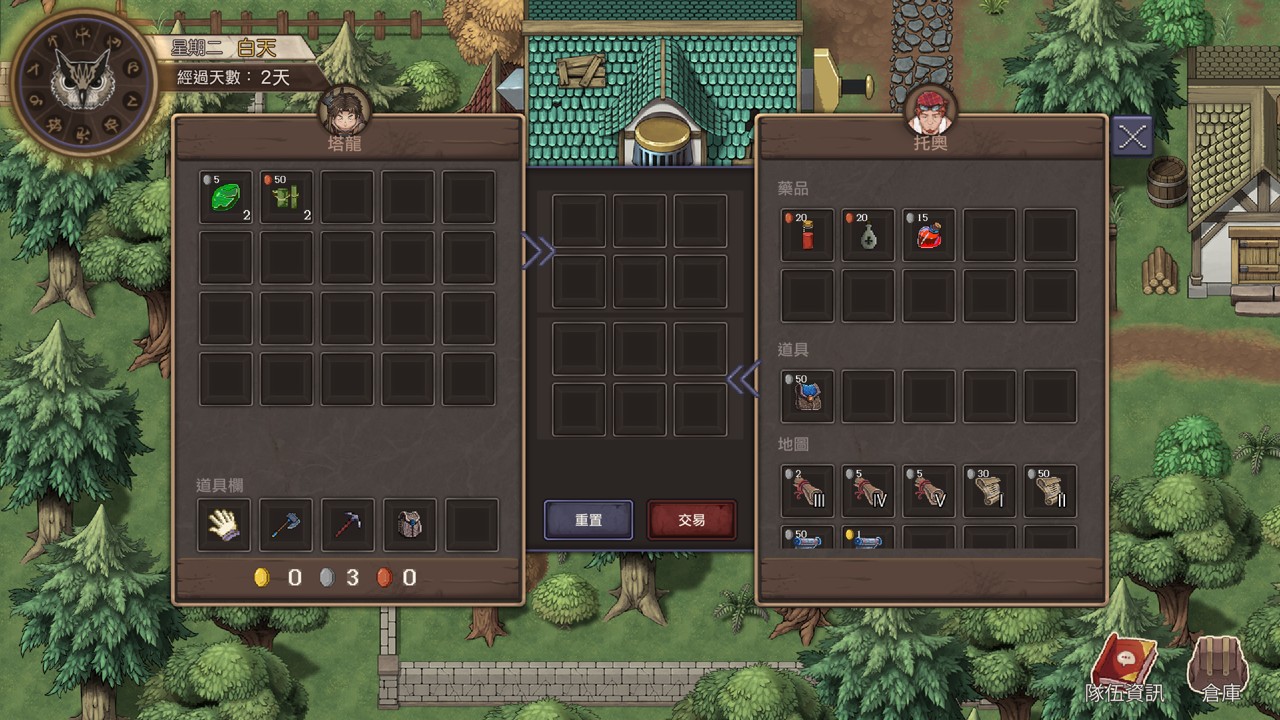Select the map scroll marked IV
Image resolution: width=1280 pixels, height=720 pixels.
(868, 491)
